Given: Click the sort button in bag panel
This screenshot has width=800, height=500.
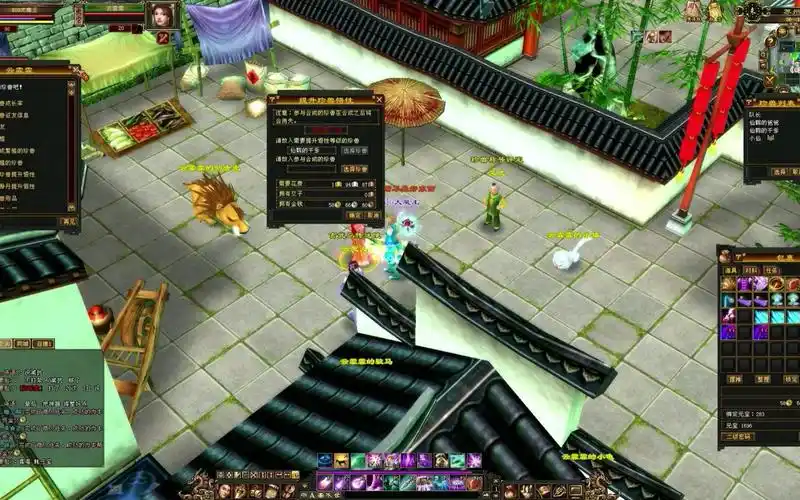Looking at the screenshot, I should pos(763,380).
